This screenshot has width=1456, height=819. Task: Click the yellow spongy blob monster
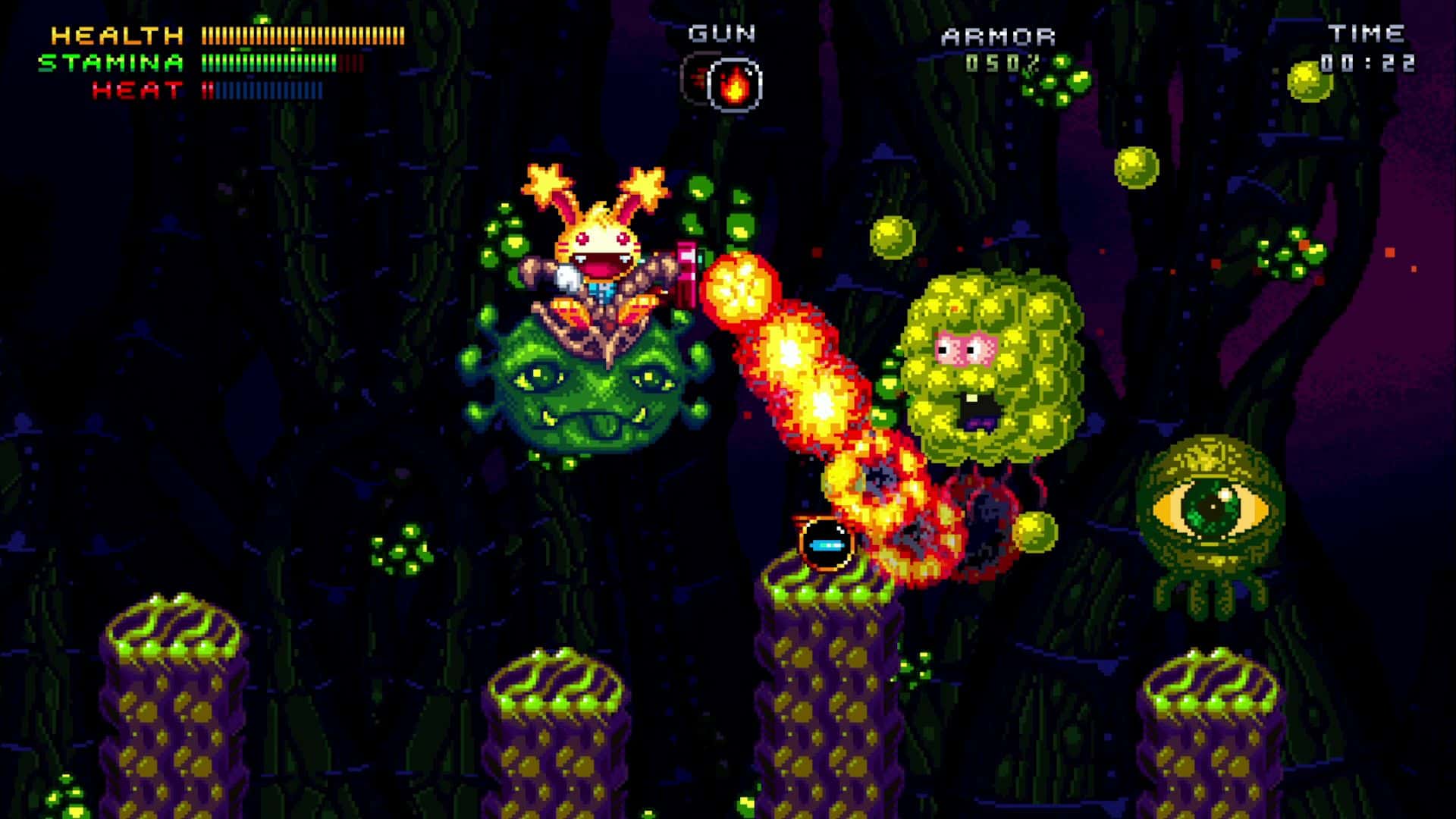click(x=986, y=372)
